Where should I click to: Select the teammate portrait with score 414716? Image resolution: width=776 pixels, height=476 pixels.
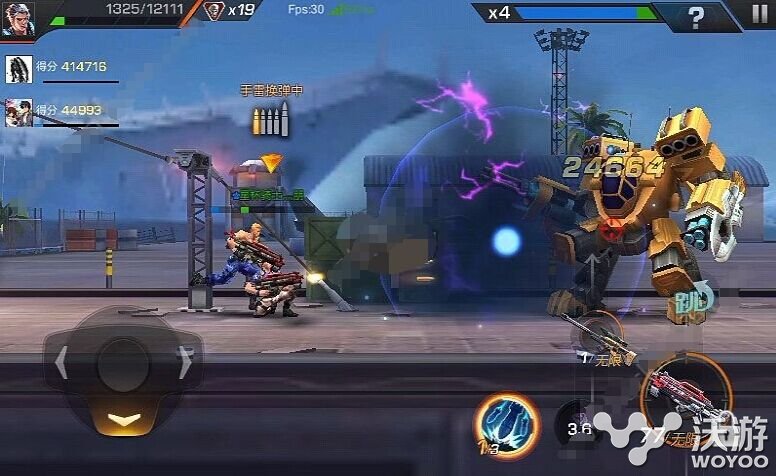tap(19, 68)
